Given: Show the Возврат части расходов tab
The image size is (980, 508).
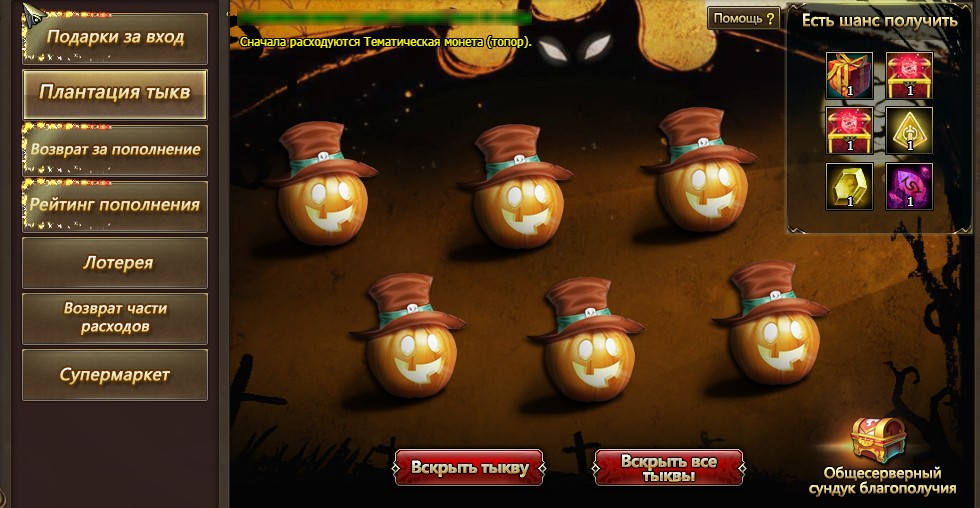Looking at the screenshot, I should point(115,318).
